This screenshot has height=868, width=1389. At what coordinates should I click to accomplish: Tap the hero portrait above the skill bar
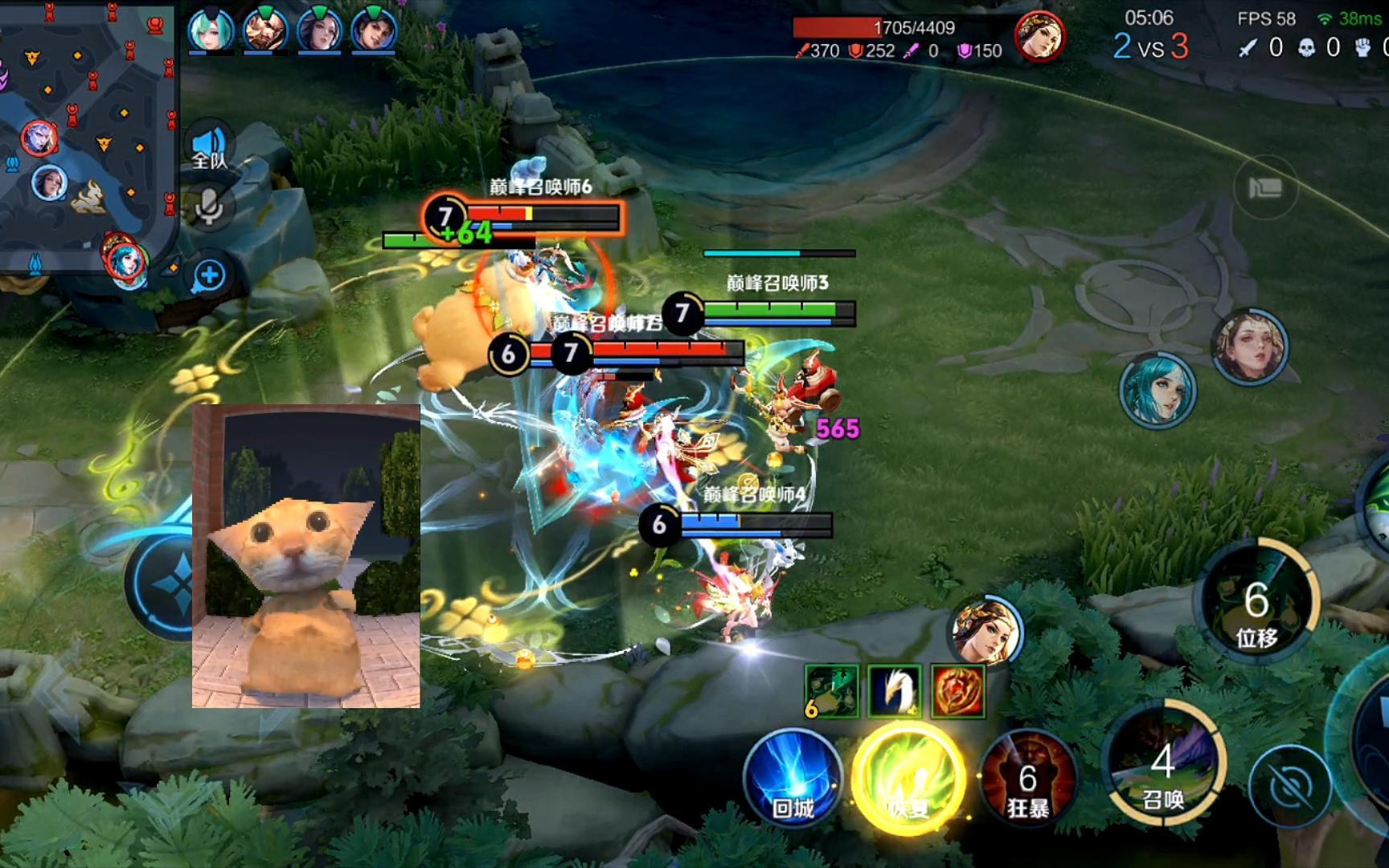[x=986, y=630]
